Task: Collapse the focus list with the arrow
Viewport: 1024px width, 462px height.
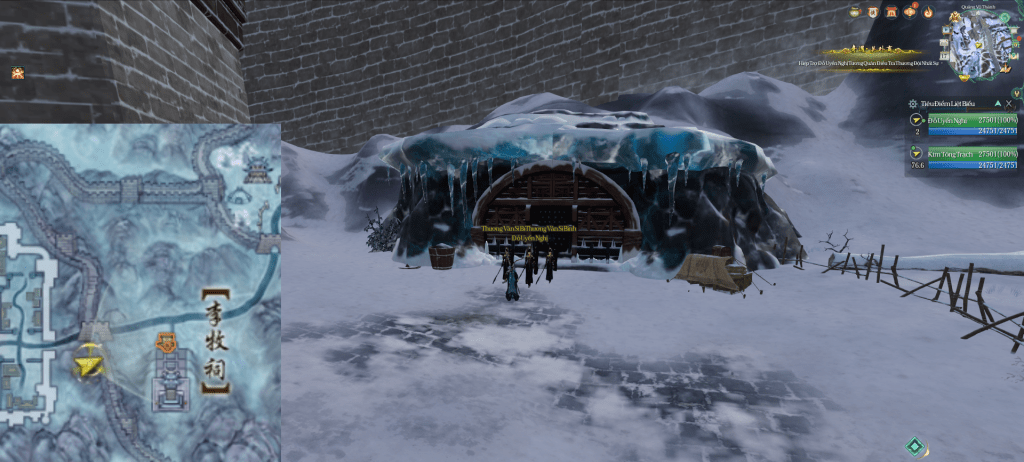Action: 997,103
